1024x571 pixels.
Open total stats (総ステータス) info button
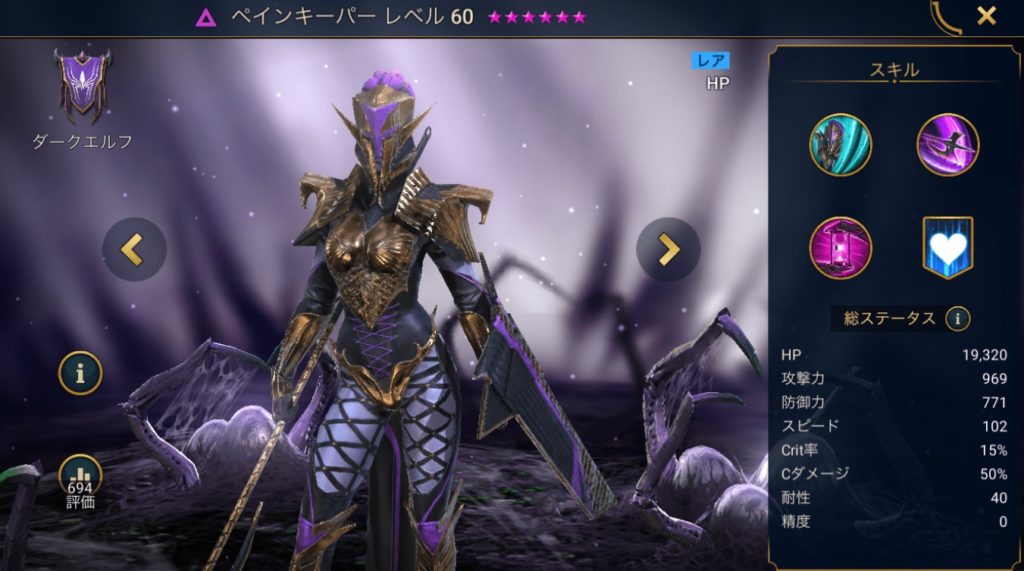[x=958, y=318]
